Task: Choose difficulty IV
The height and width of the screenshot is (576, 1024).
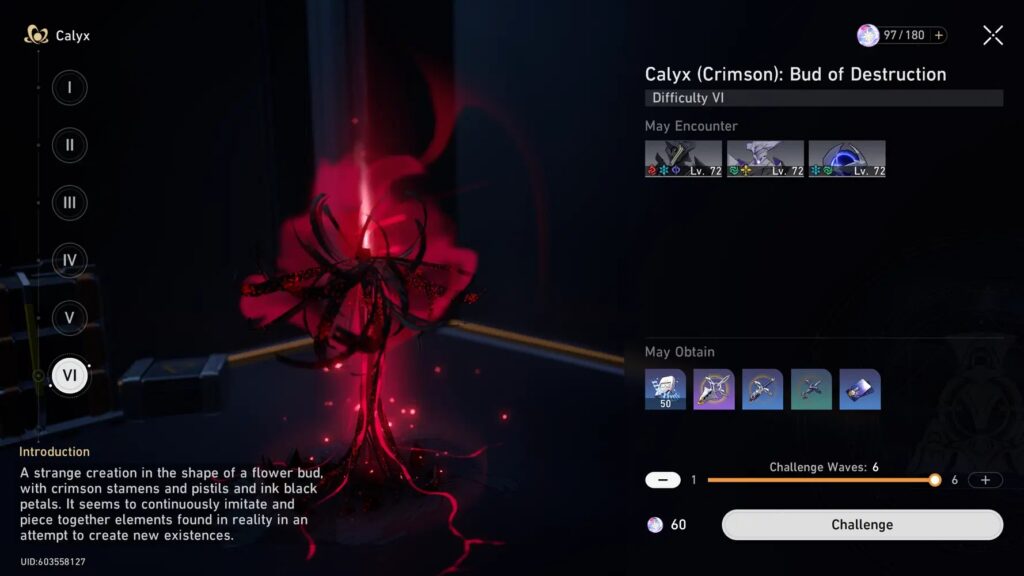Action: point(69,261)
